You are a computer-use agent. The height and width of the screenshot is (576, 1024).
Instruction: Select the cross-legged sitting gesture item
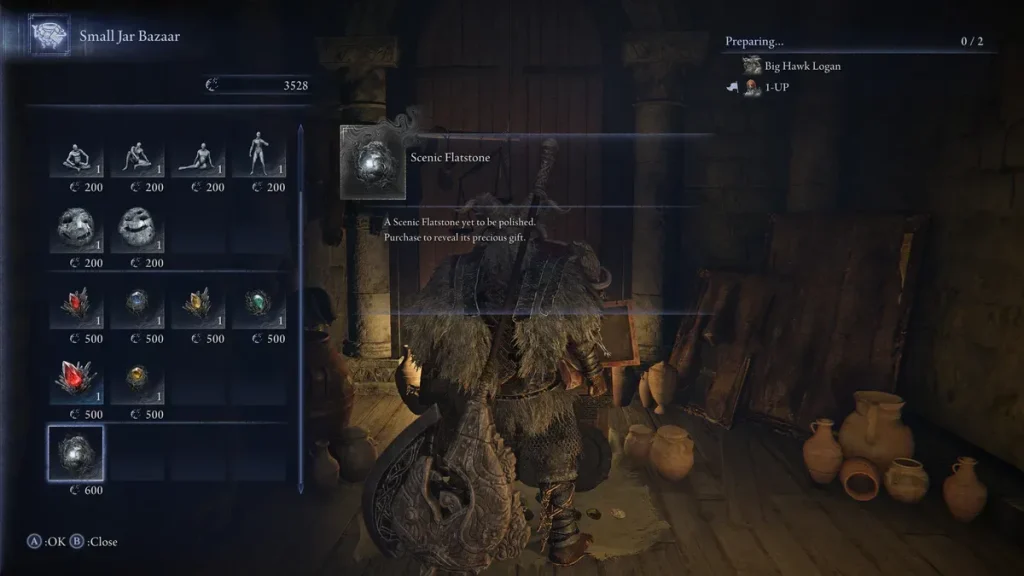pyautogui.click(x=77, y=155)
